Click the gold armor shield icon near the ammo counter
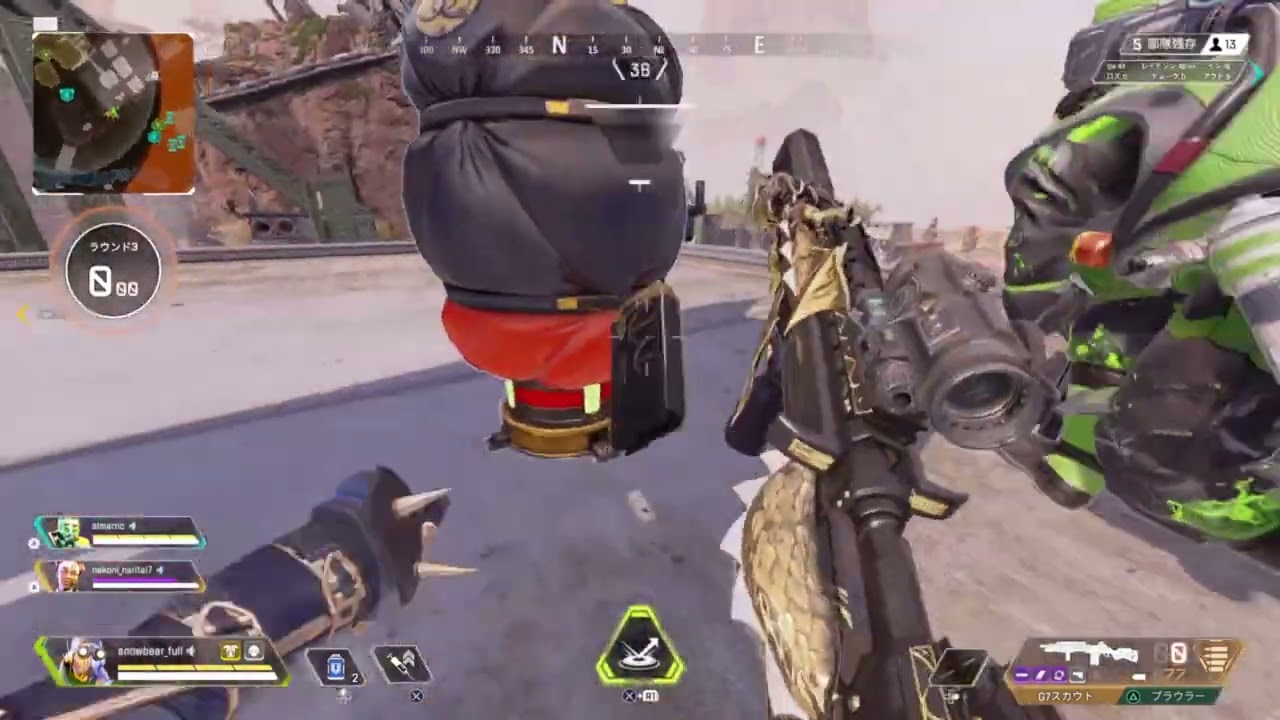 tap(1218, 657)
